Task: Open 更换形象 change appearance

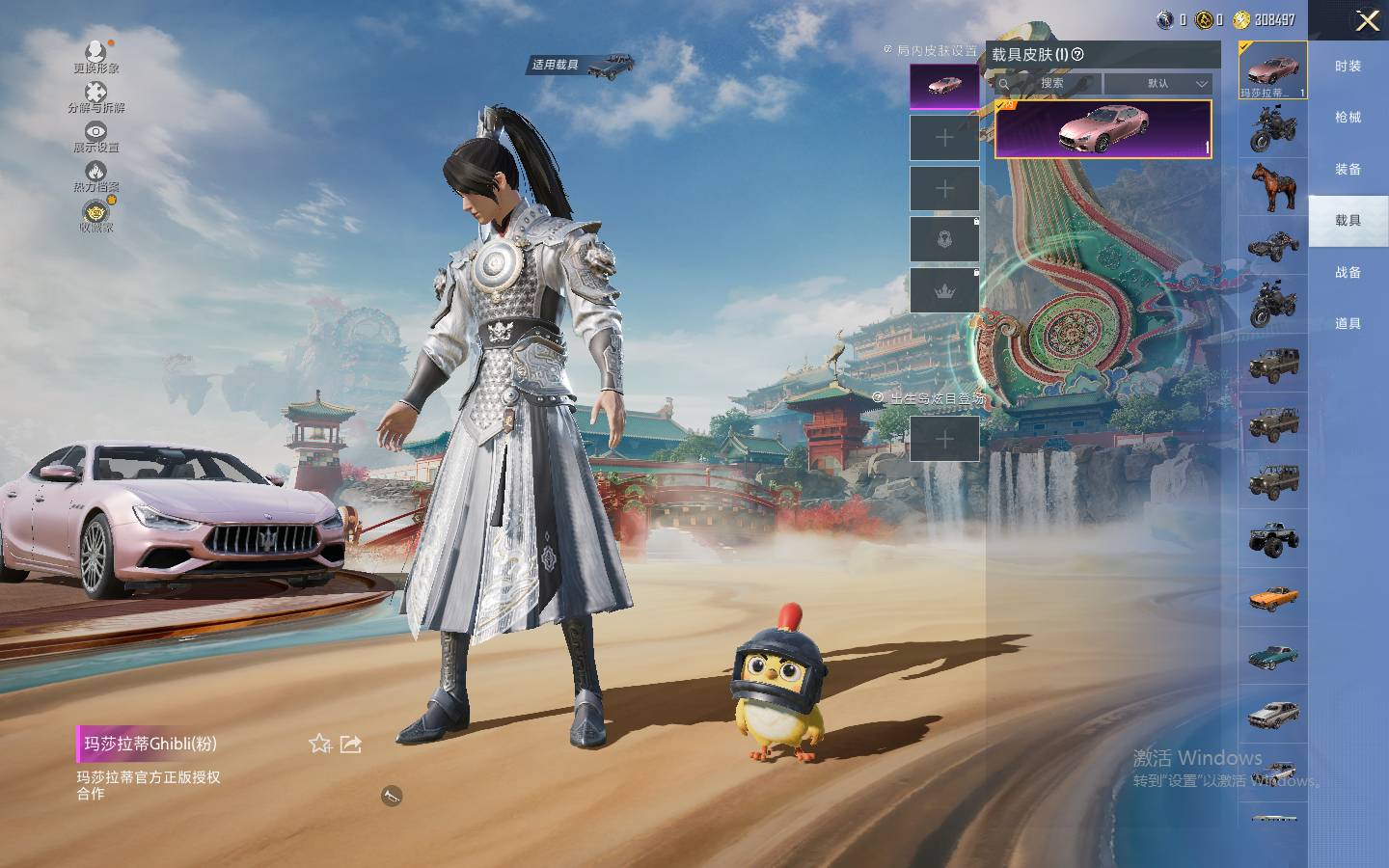Action: point(95,56)
